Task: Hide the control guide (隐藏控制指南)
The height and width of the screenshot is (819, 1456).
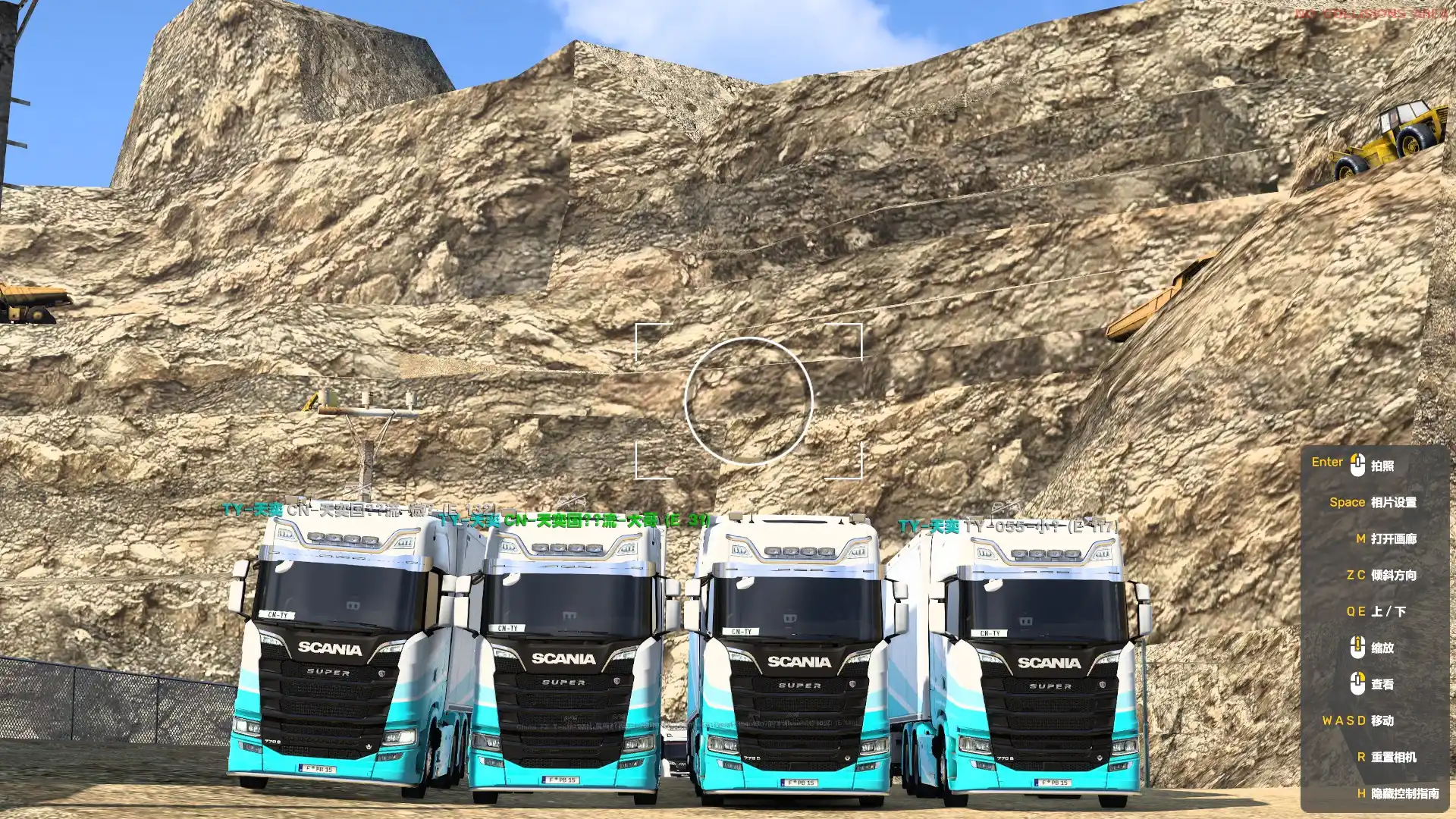Action: click(x=1404, y=793)
